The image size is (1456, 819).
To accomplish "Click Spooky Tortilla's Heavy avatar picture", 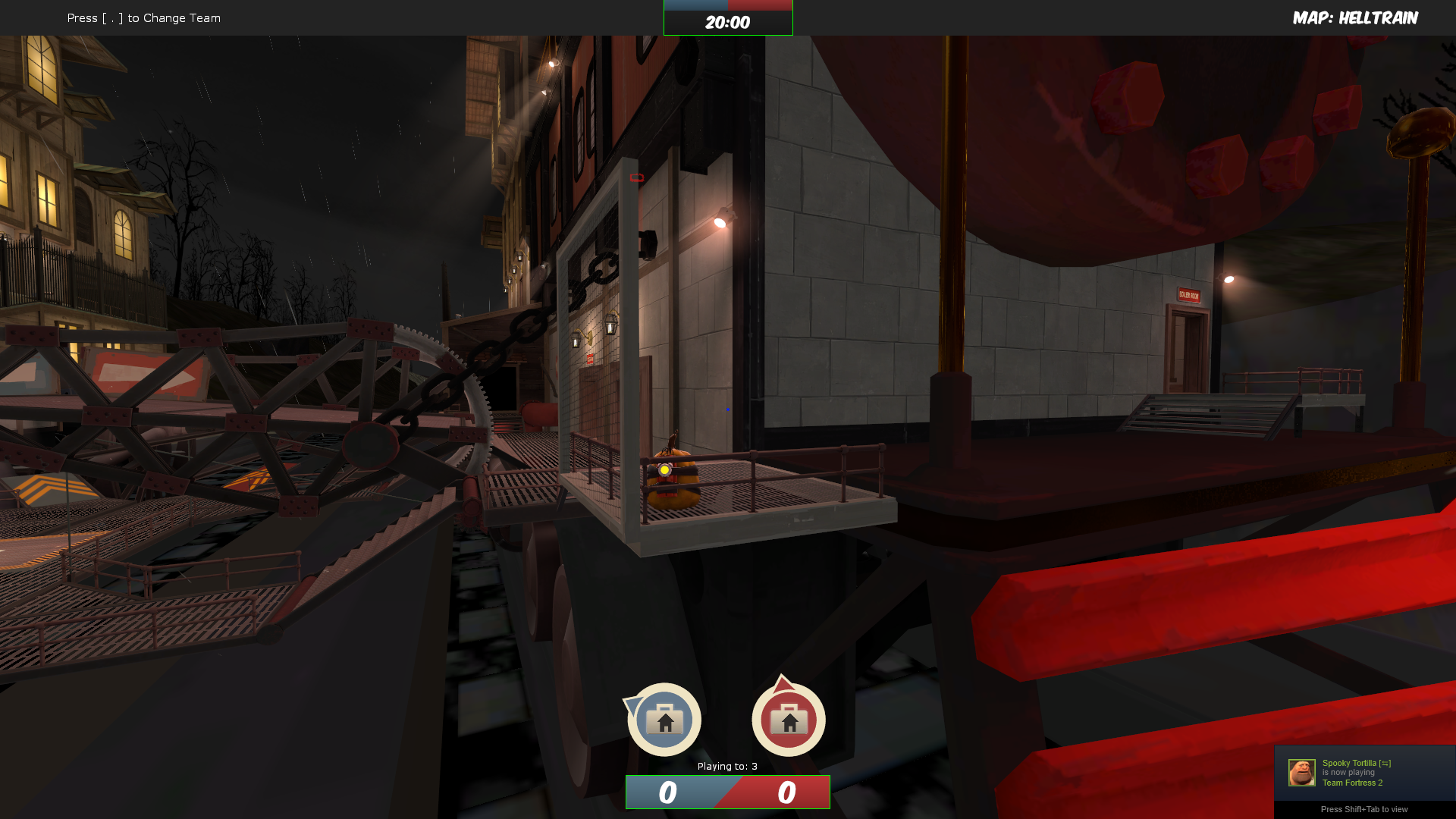I will 1301,772.
